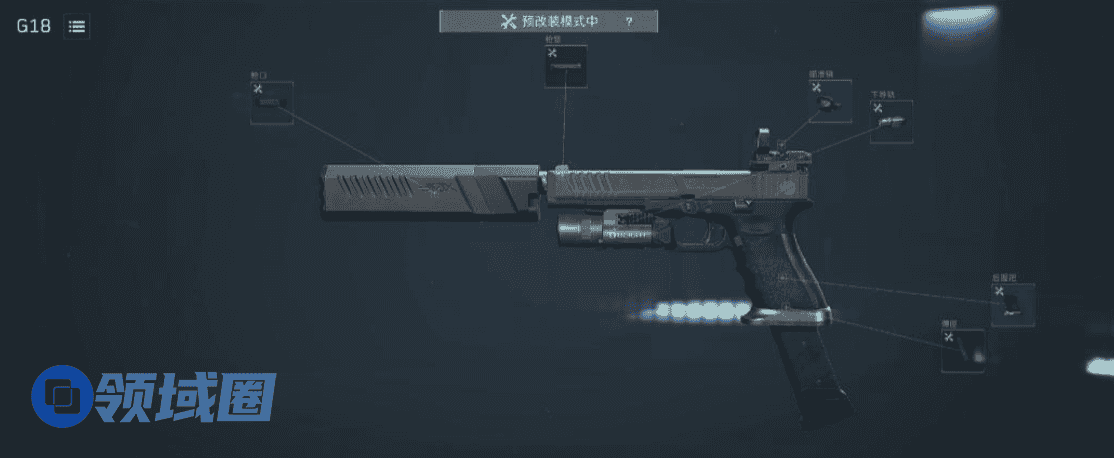Select the muzzle attachment slot with suppressor
Image resolution: width=1114 pixels, height=458 pixels.
pyautogui.click(x=271, y=103)
